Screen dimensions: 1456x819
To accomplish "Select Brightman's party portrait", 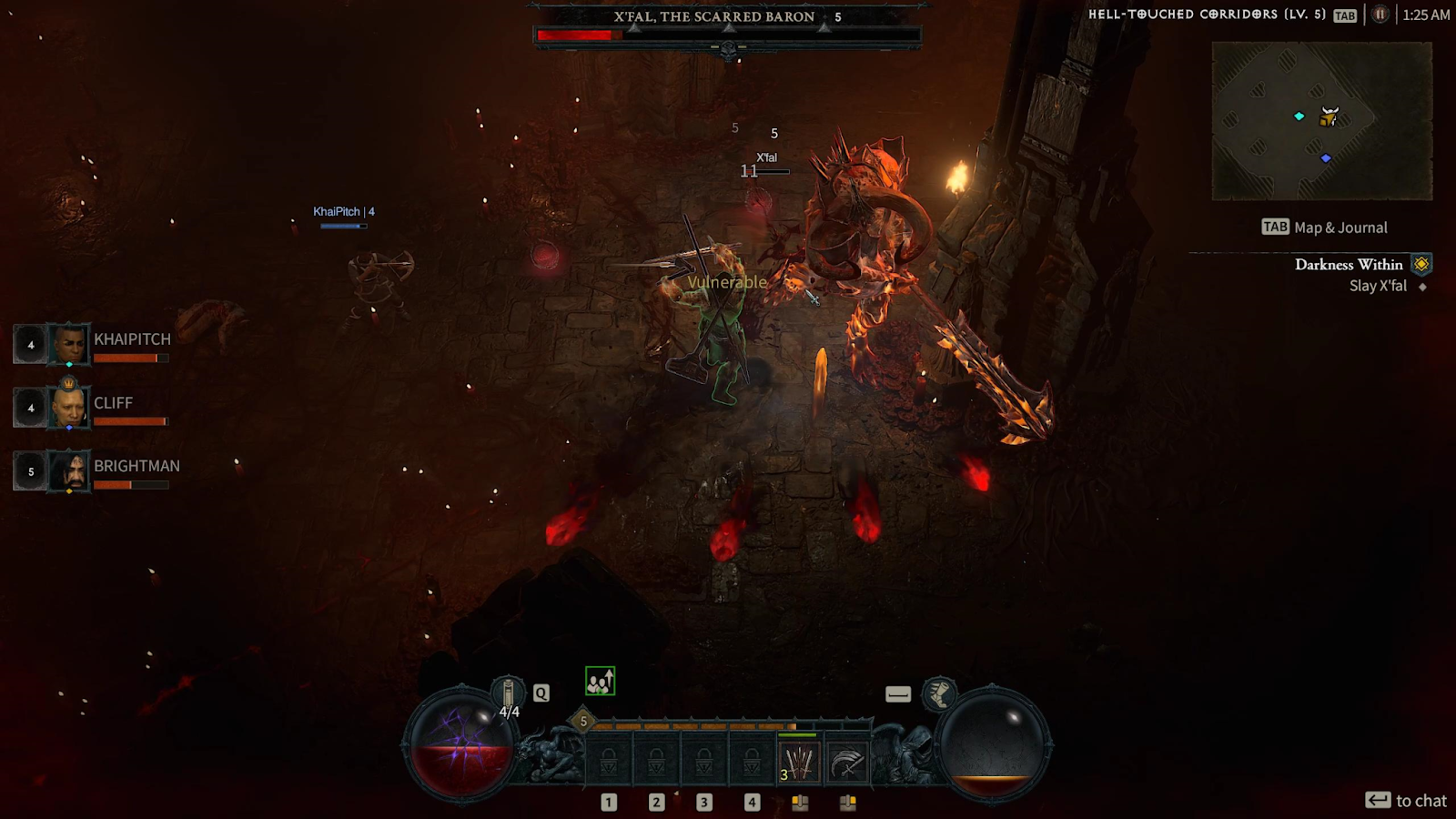I will 68,471.
